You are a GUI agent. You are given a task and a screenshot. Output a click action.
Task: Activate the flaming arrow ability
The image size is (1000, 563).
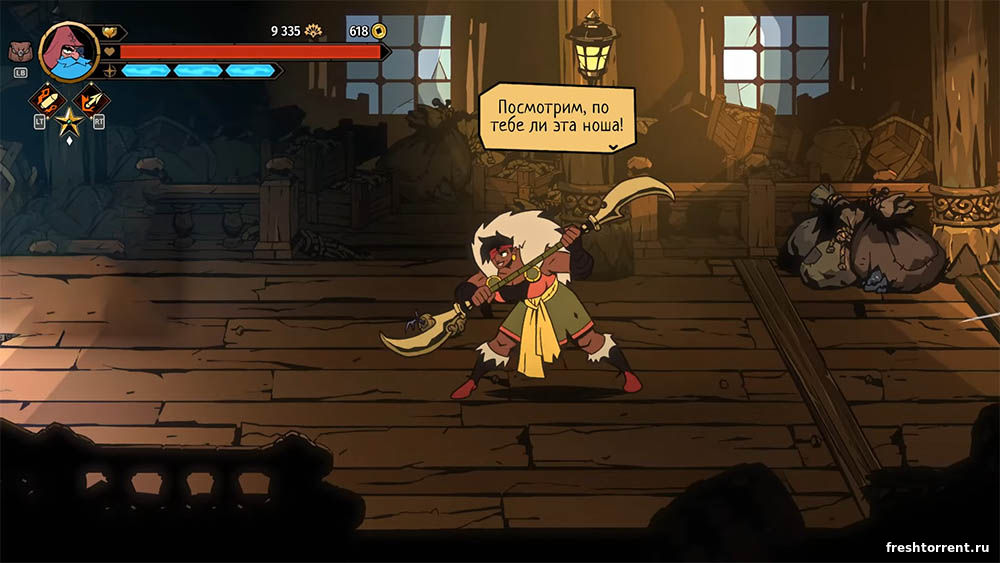point(92,99)
